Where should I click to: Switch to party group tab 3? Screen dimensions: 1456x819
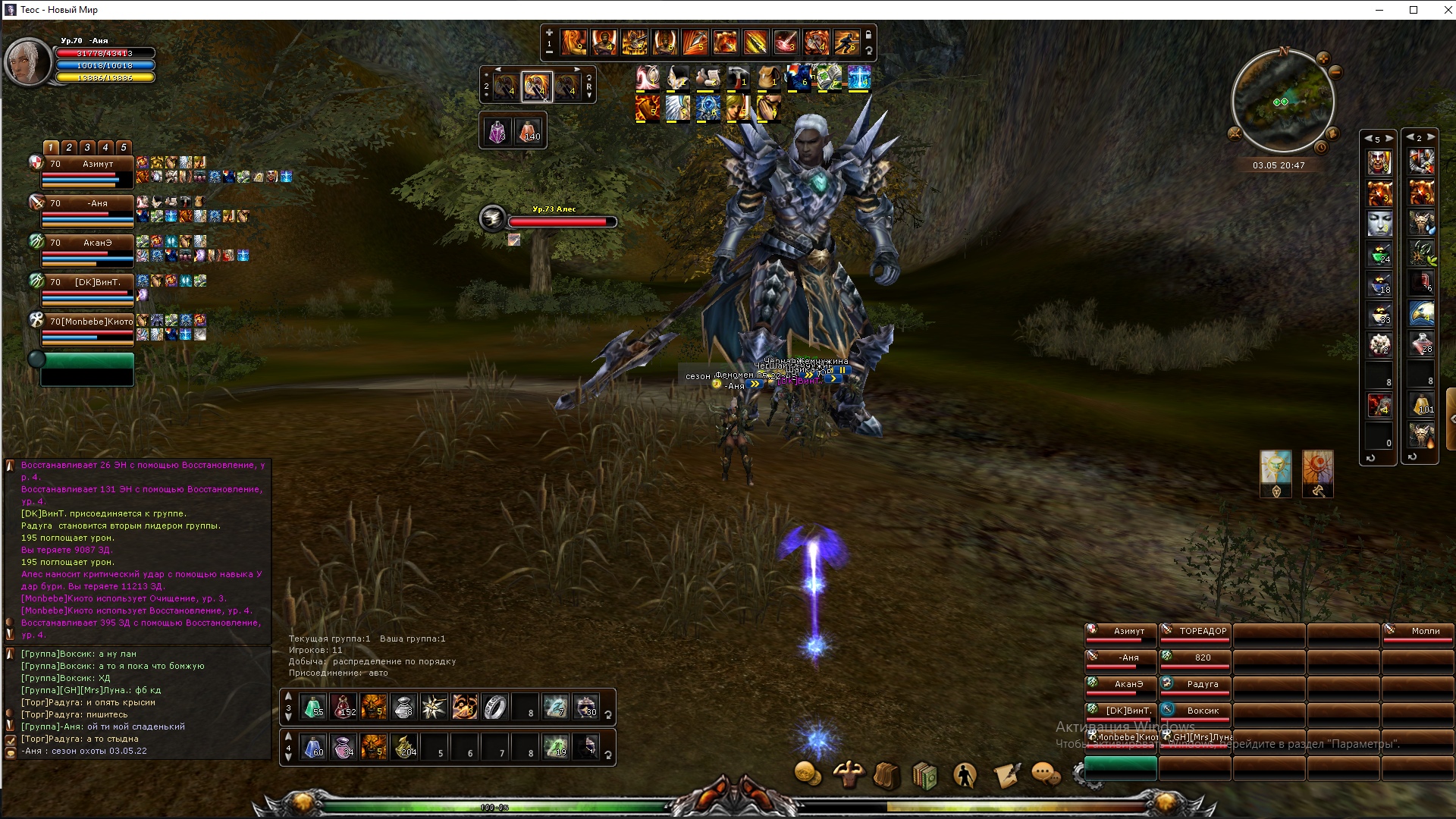point(87,148)
